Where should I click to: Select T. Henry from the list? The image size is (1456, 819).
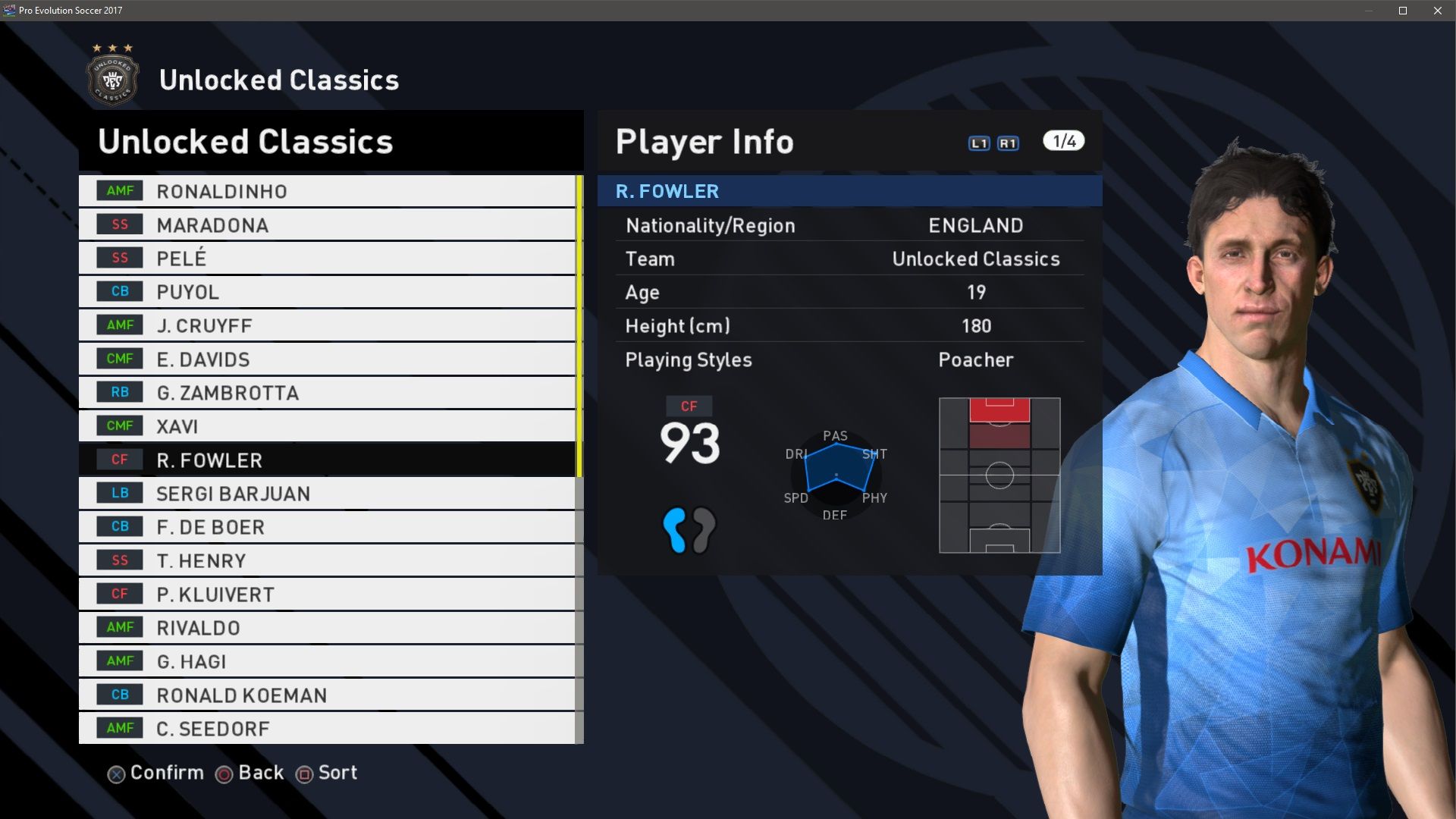[326, 561]
